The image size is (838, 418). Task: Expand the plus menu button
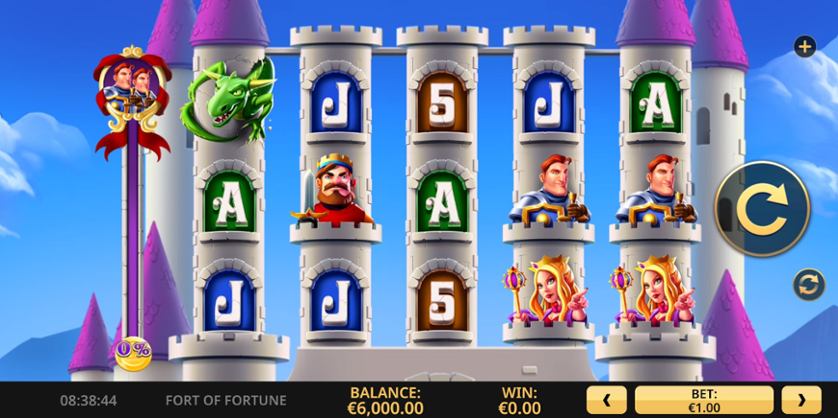803,46
